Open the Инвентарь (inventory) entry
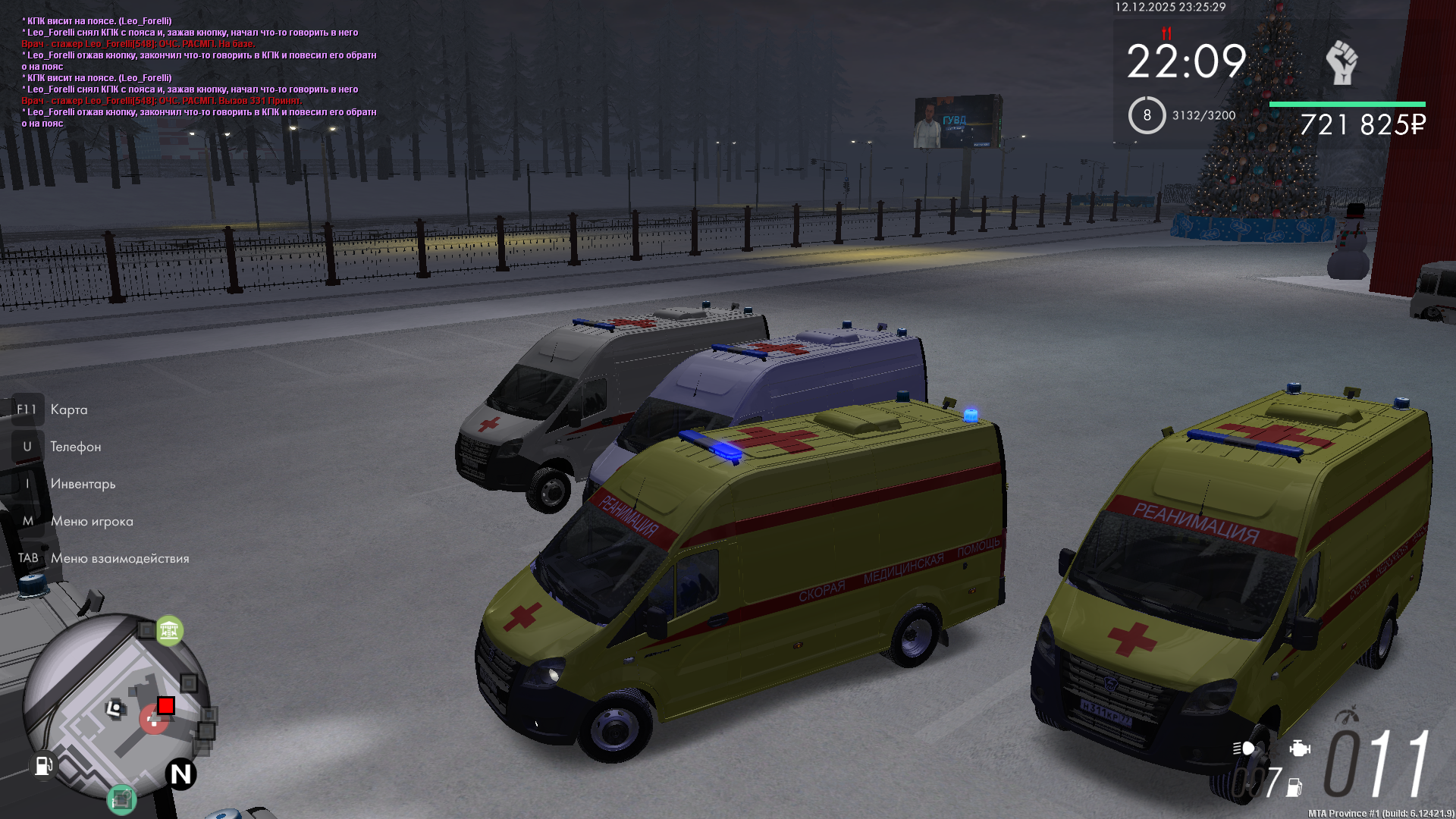This screenshot has height=819, width=1456. click(83, 484)
